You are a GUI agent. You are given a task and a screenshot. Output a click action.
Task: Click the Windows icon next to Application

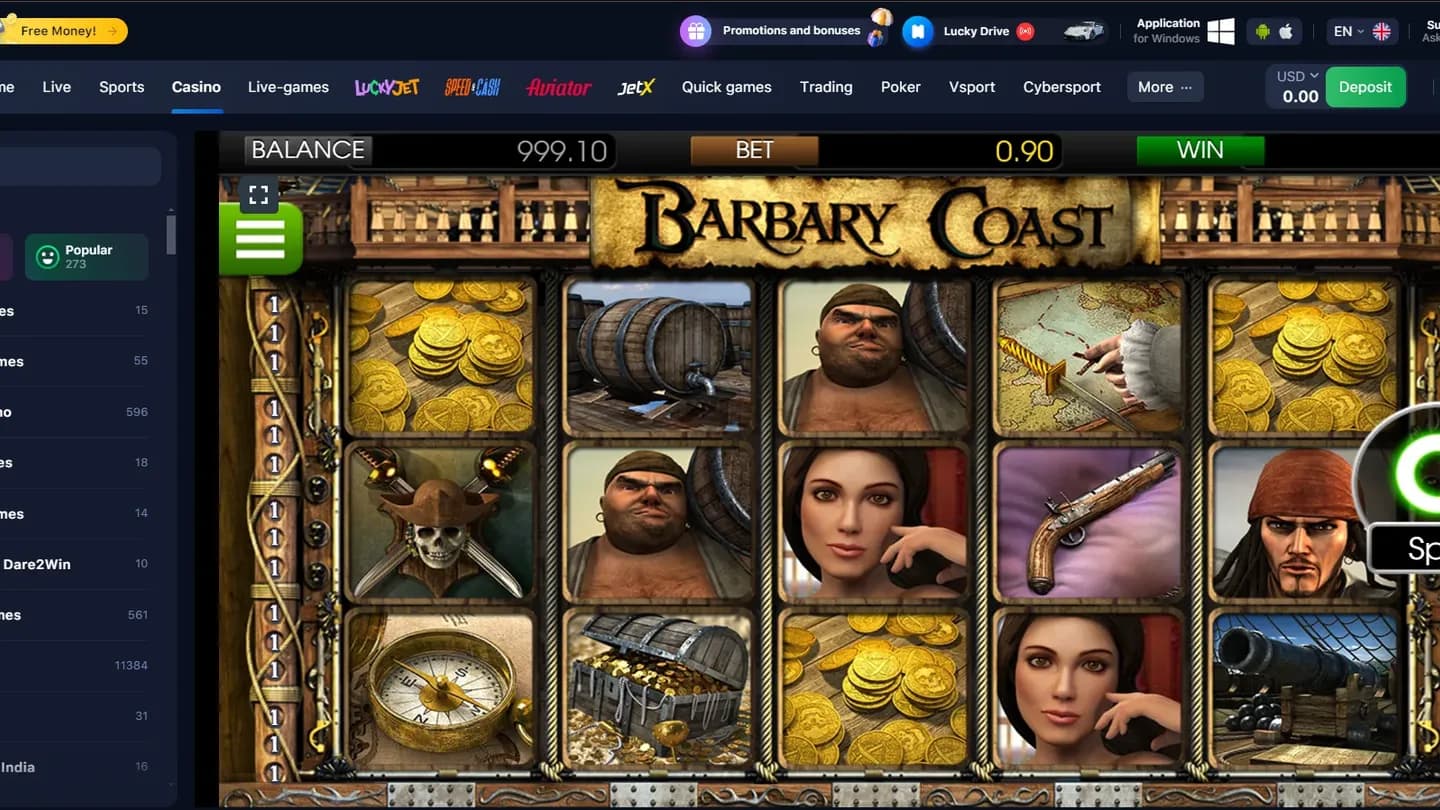(x=1222, y=31)
